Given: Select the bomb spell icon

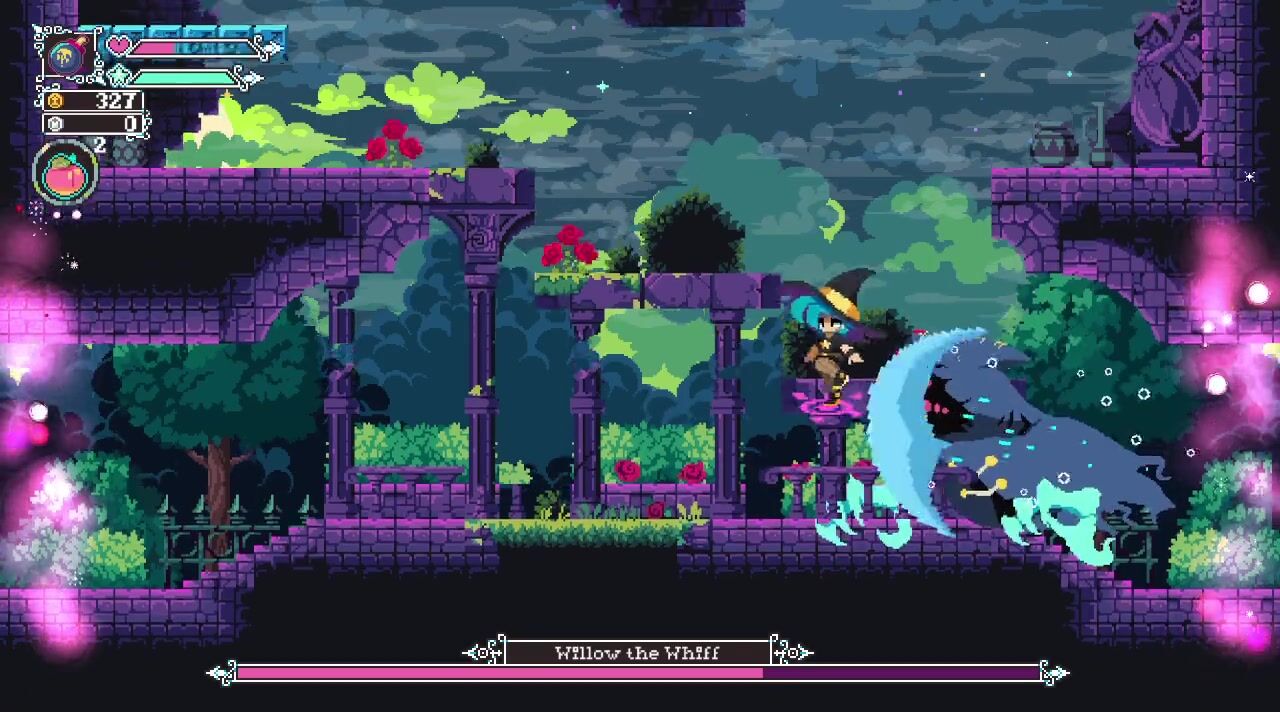Looking at the screenshot, I should pyautogui.click(x=67, y=54).
